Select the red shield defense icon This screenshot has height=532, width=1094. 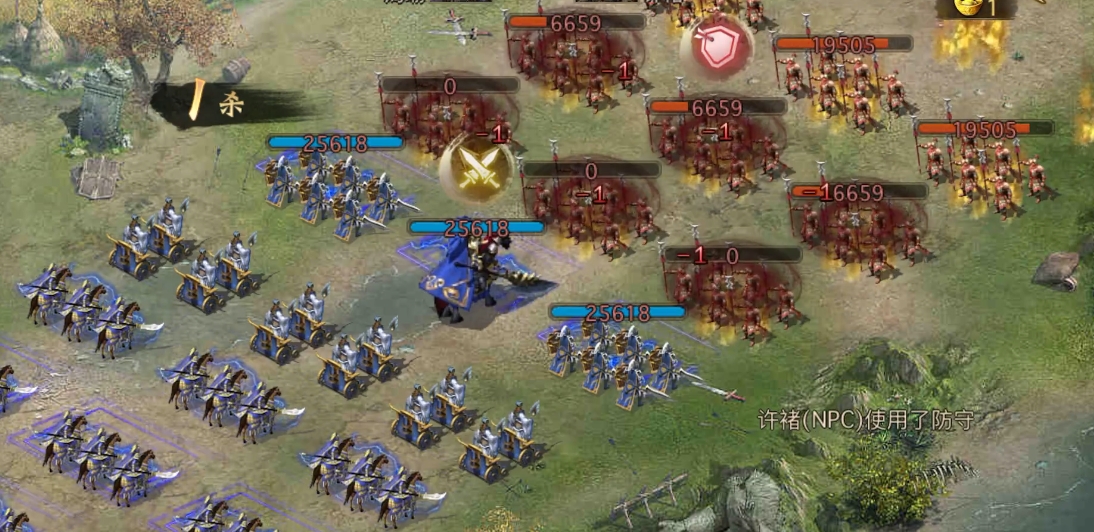click(x=715, y=48)
